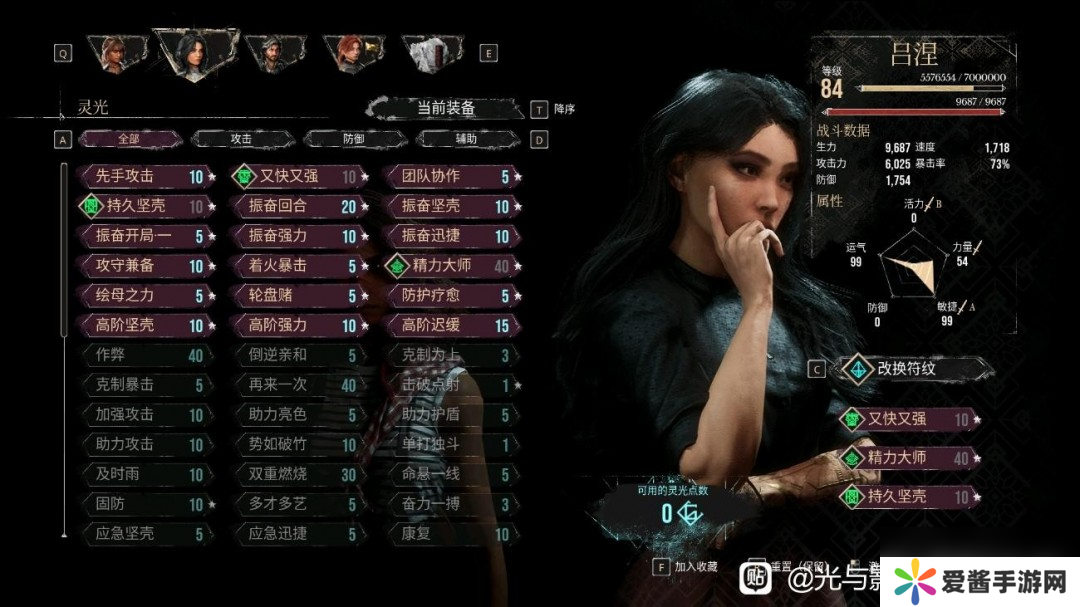Choose the 高阶迟缓 skill entry
The width and height of the screenshot is (1080, 607).
coord(451,325)
